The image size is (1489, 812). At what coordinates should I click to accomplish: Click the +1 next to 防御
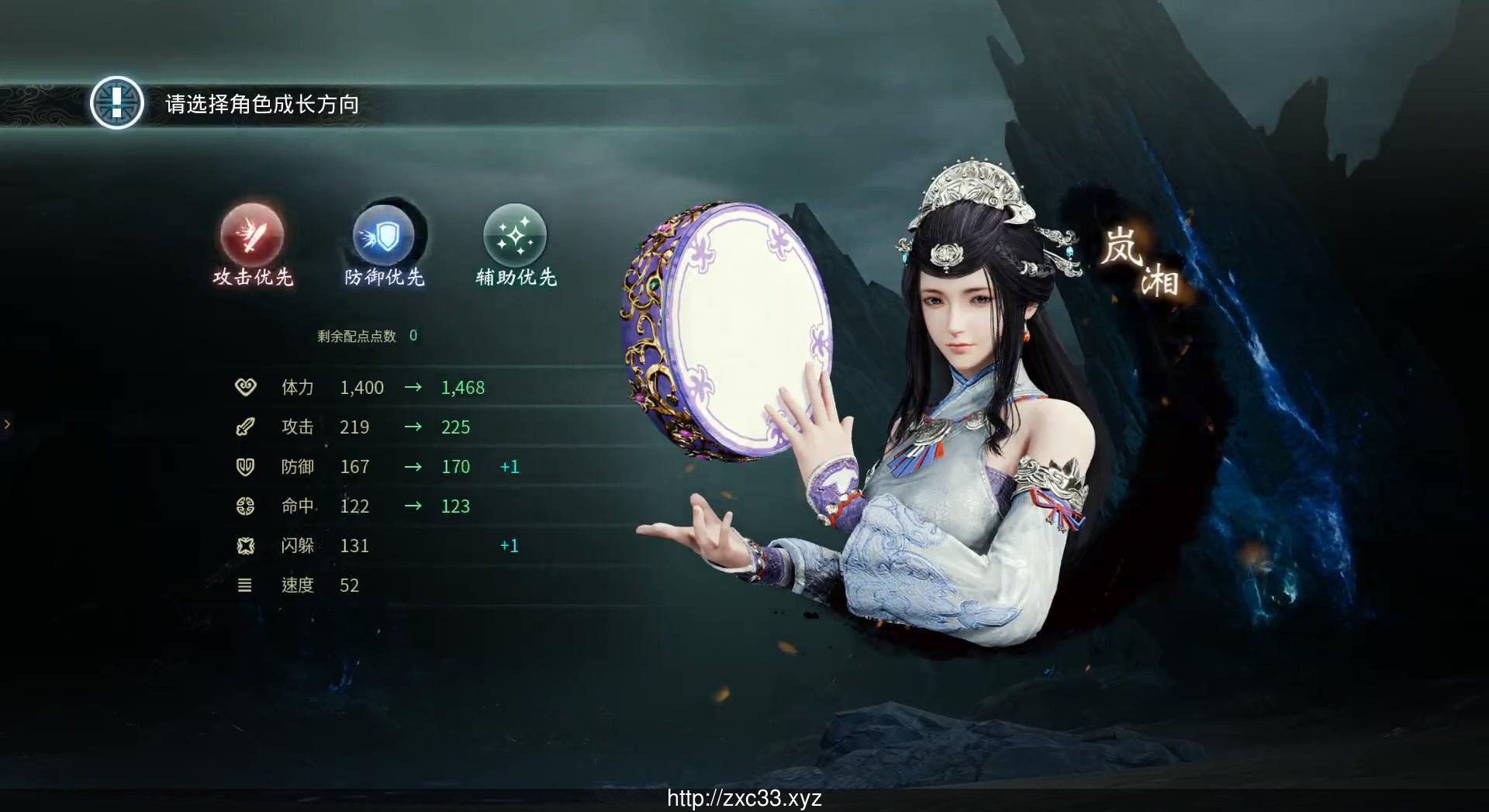[x=510, y=466]
